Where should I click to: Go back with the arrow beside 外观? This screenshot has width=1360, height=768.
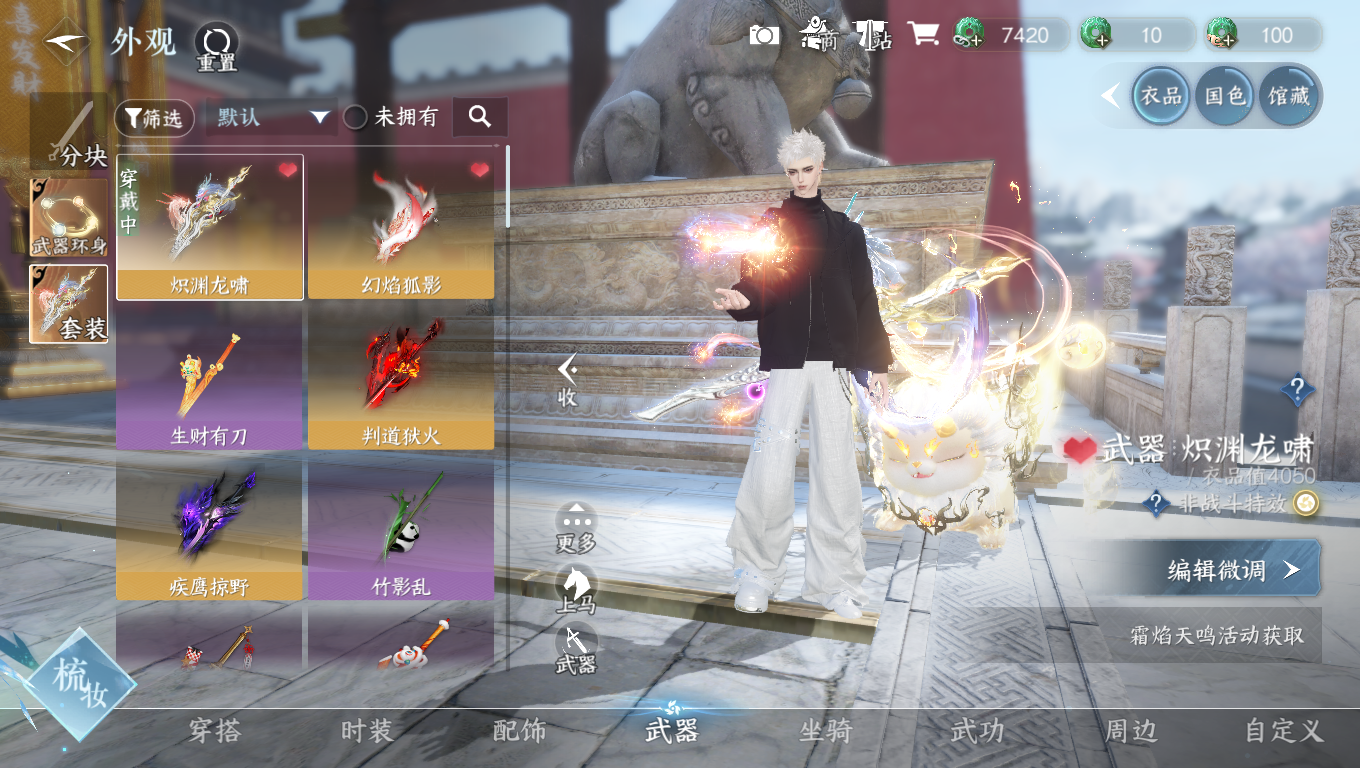(x=67, y=42)
